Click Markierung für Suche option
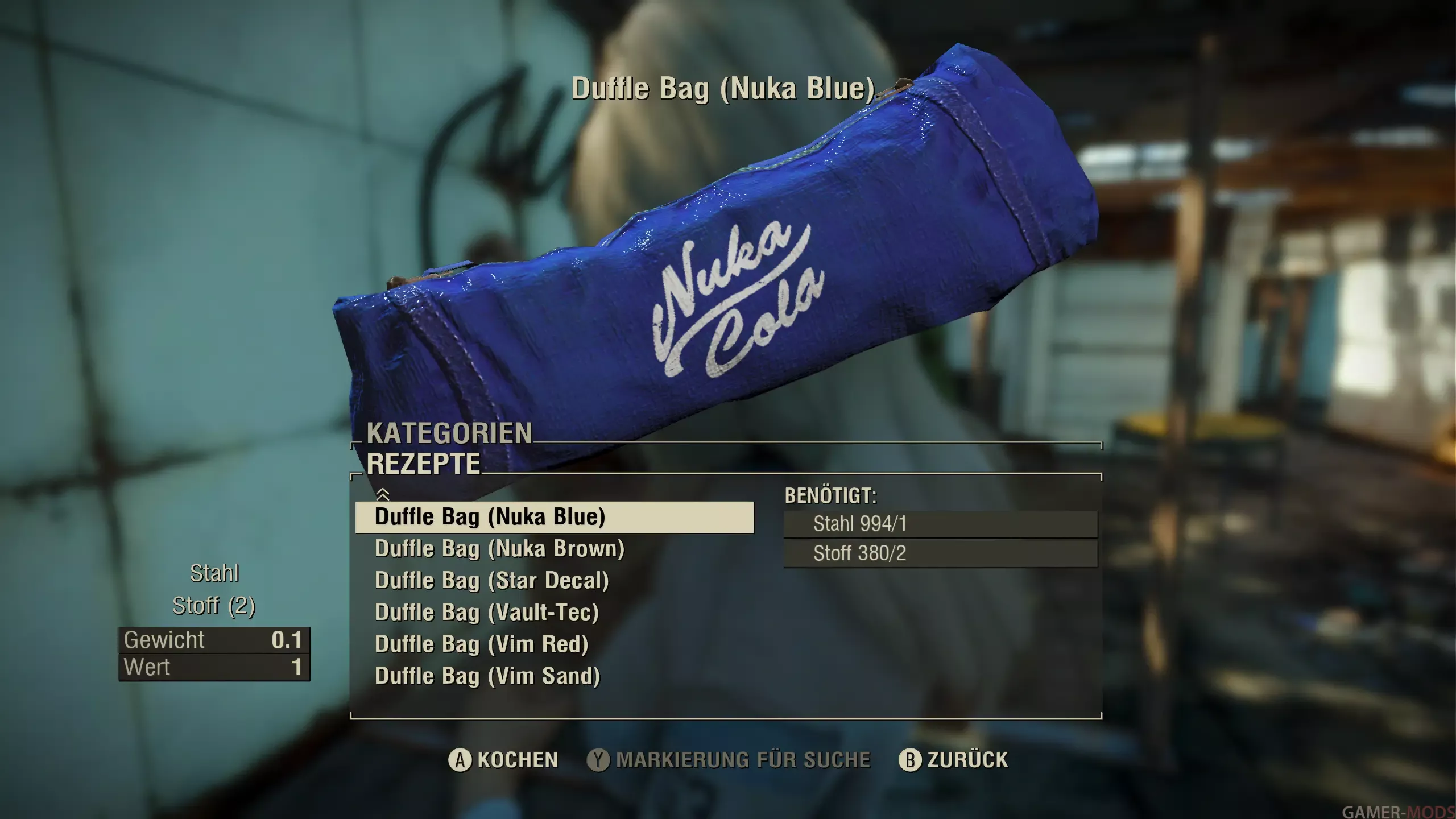The height and width of the screenshot is (819, 1456). [x=729, y=760]
